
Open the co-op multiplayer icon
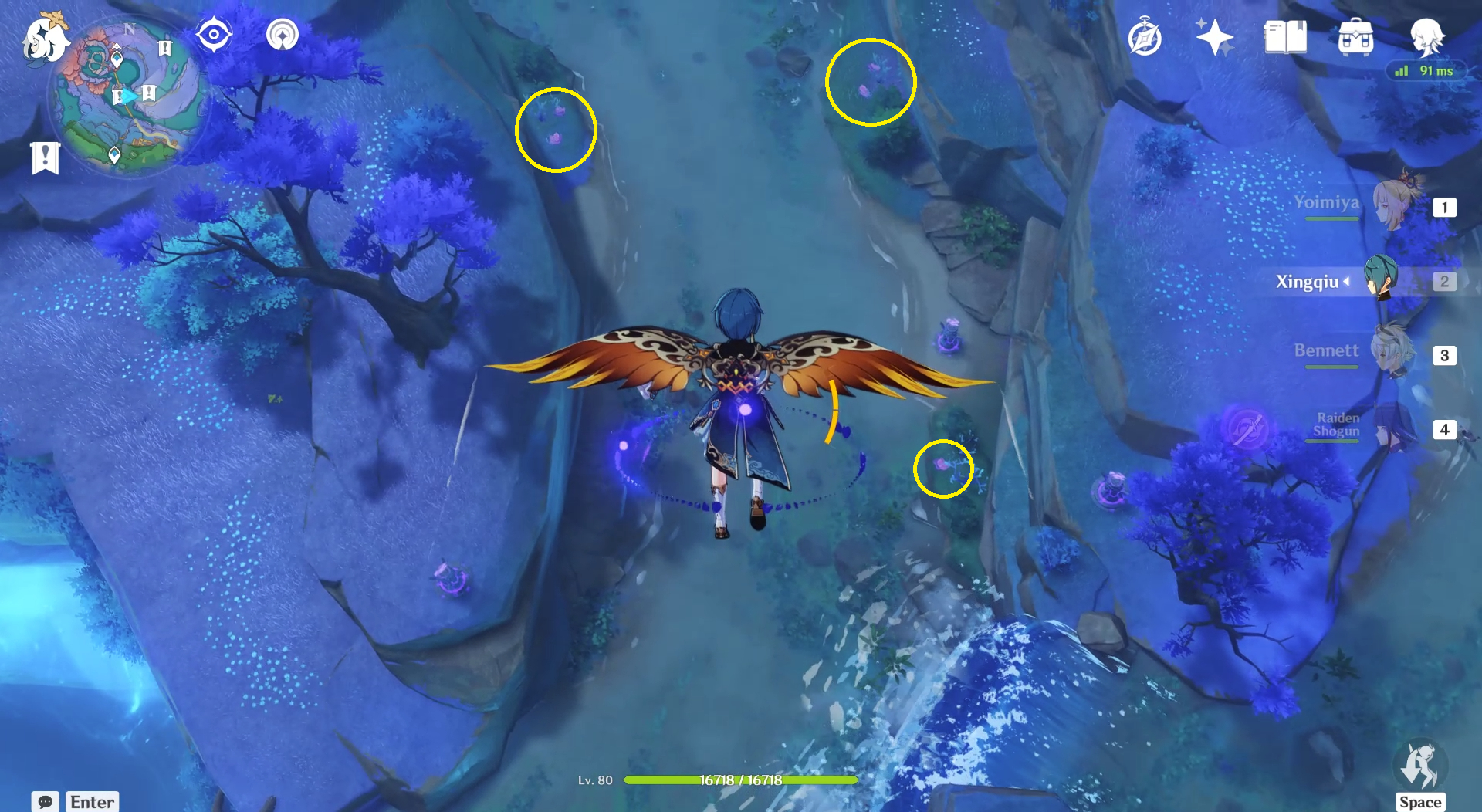[x=281, y=35]
